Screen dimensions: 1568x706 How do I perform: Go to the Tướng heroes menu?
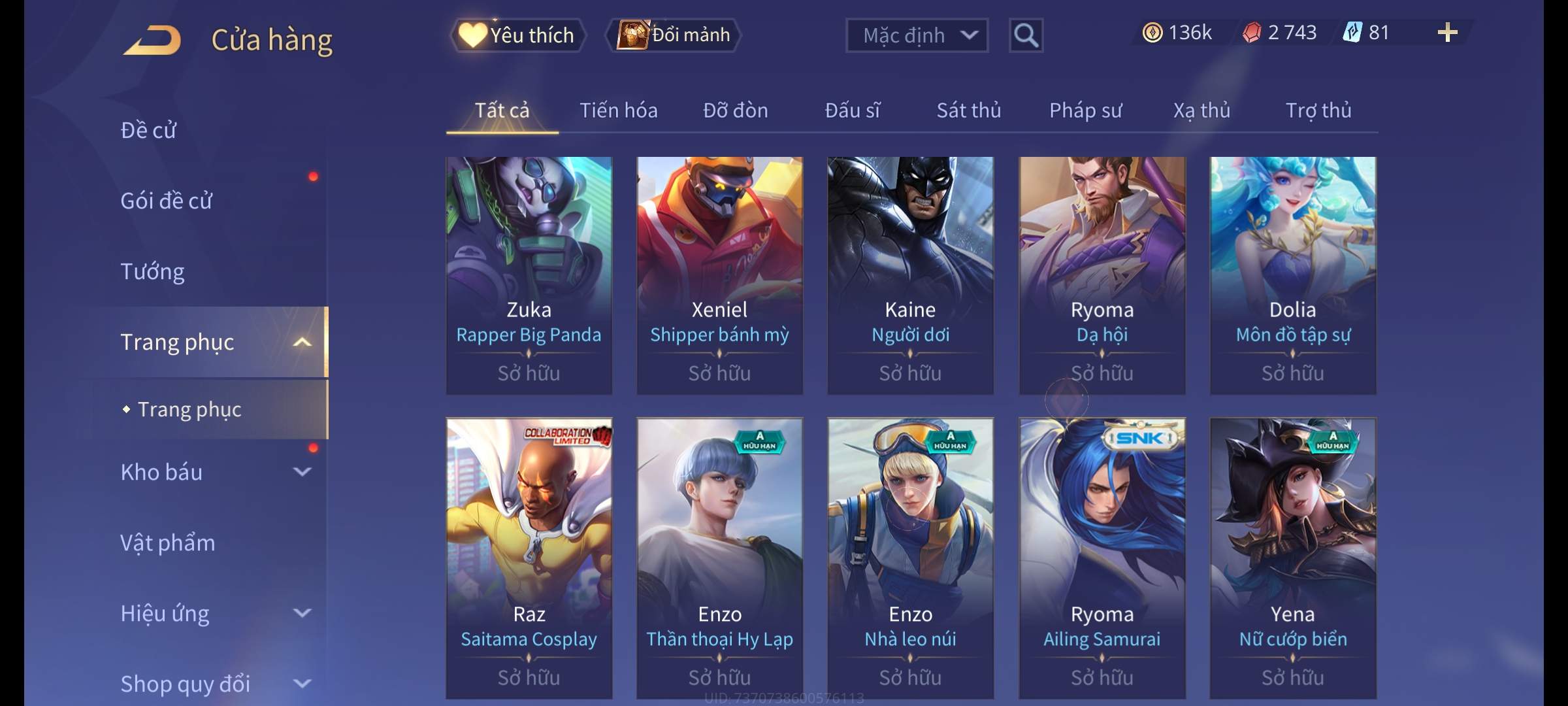tap(152, 271)
